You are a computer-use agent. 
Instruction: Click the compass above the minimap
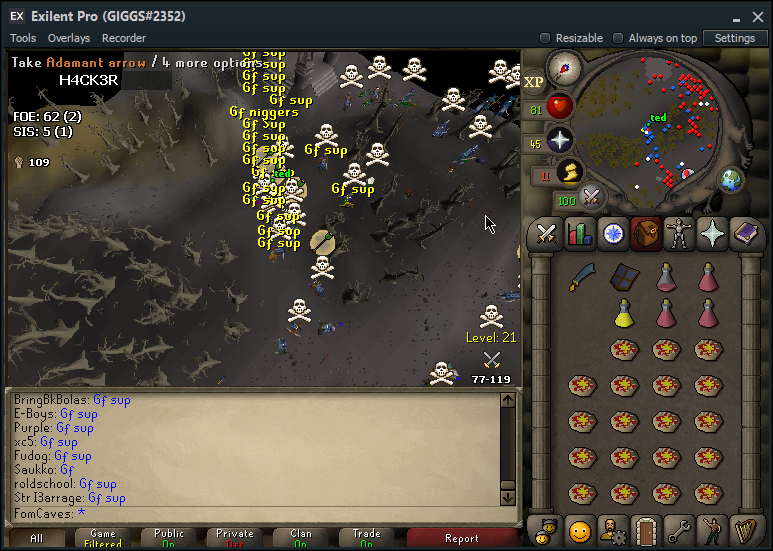[x=565, y=70]
